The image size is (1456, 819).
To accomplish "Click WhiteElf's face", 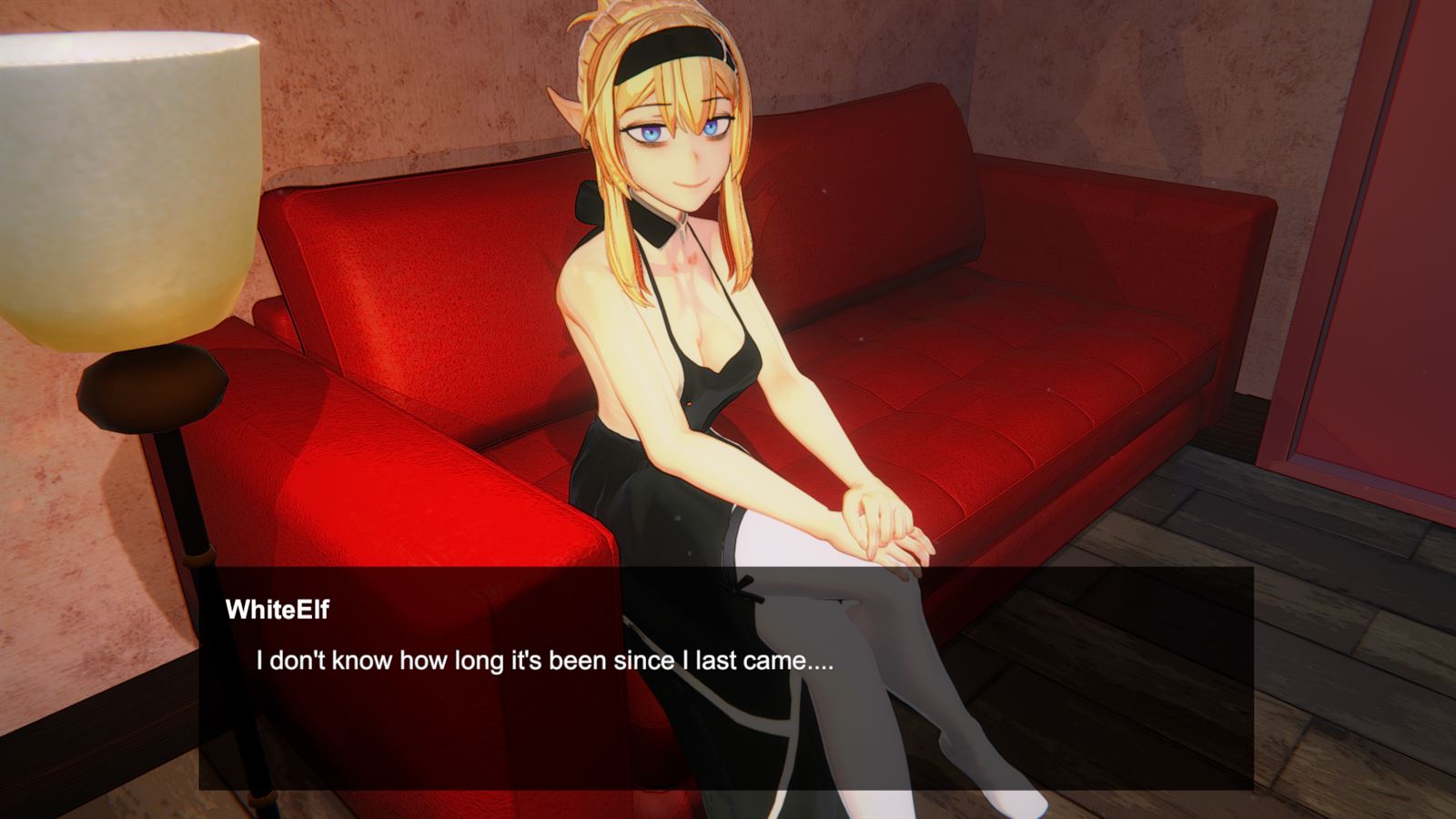I will pyautogui.click(x=687, y=146).
